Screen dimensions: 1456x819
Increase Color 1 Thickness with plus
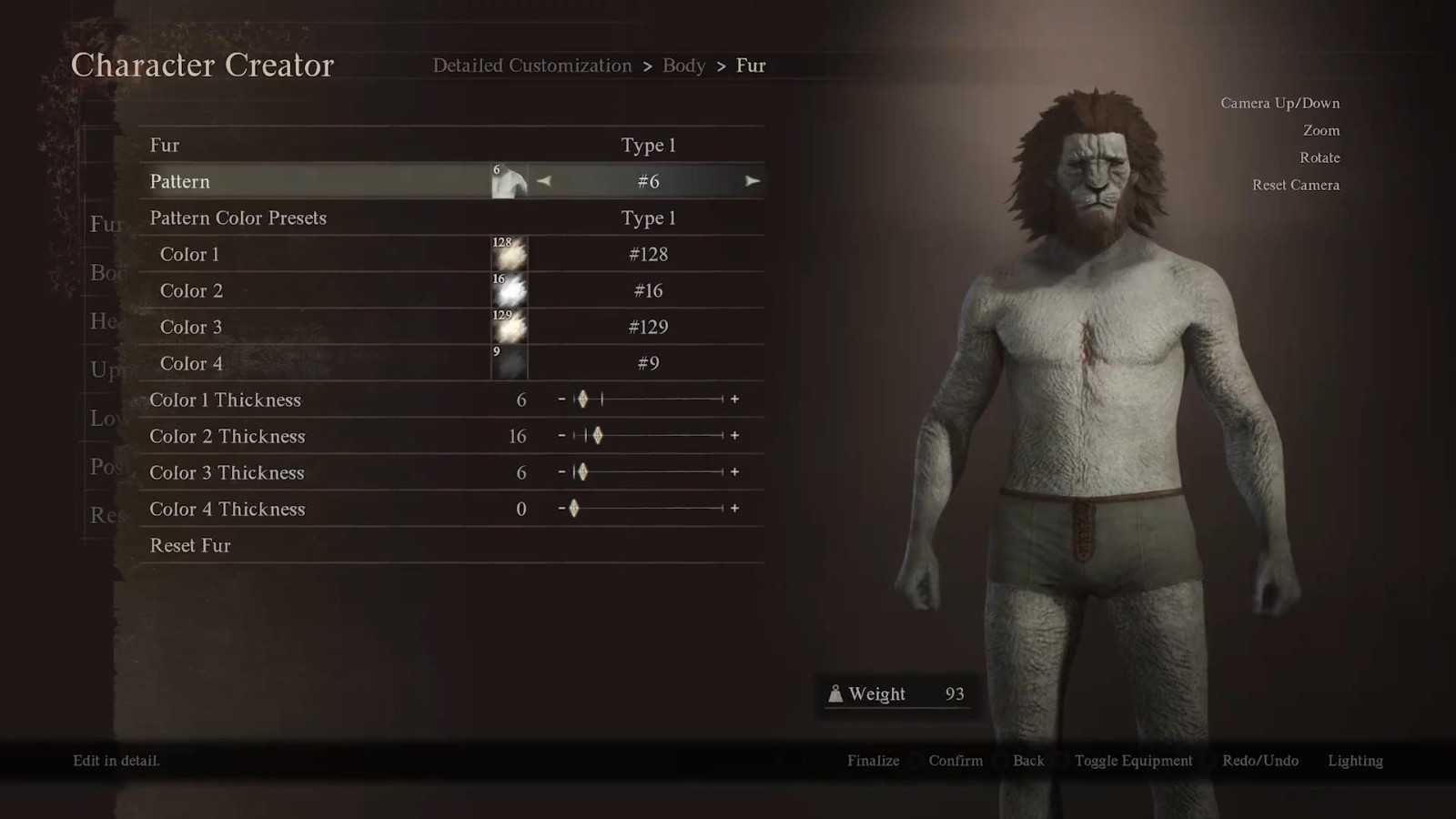coord(734,399)
